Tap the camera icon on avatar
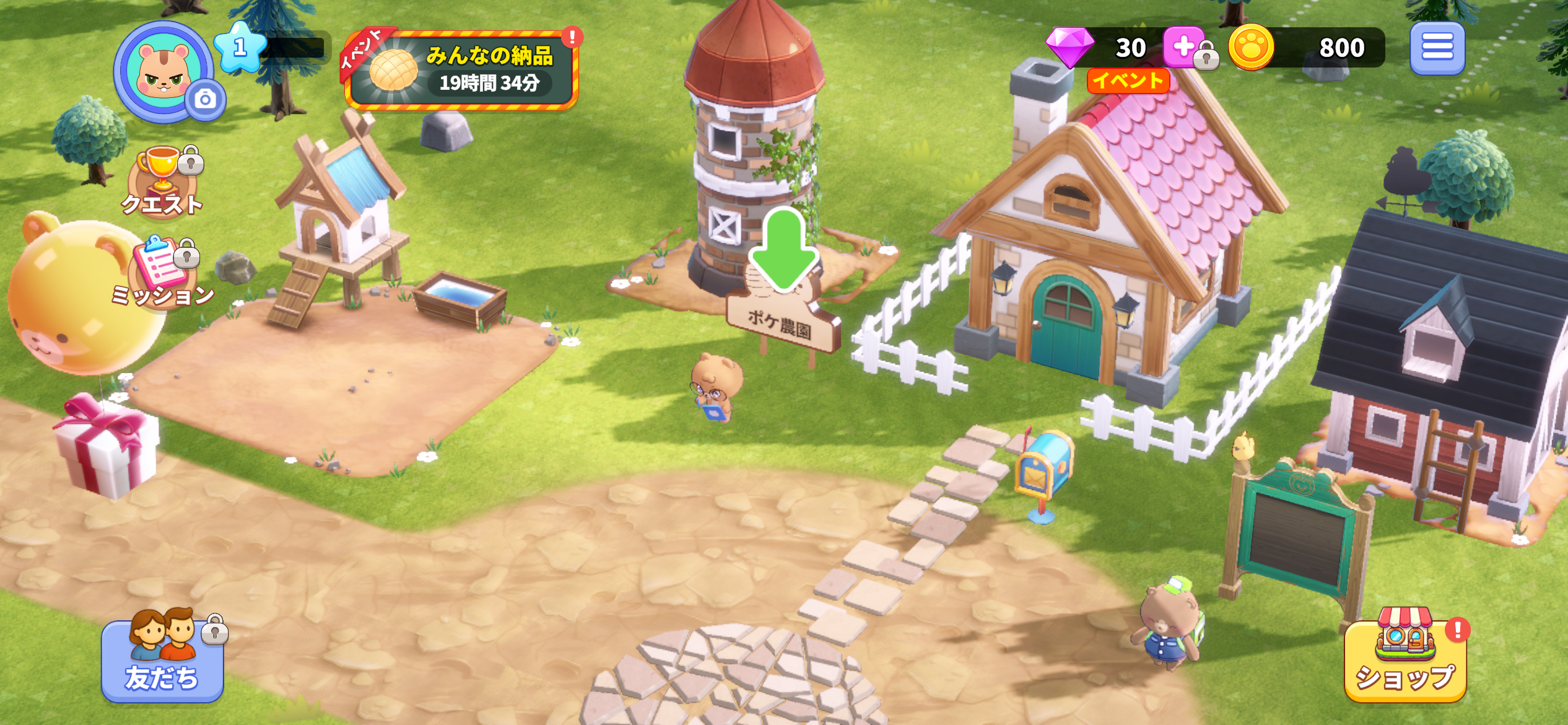The image size is (1568, 725). (x=206, y=99)
